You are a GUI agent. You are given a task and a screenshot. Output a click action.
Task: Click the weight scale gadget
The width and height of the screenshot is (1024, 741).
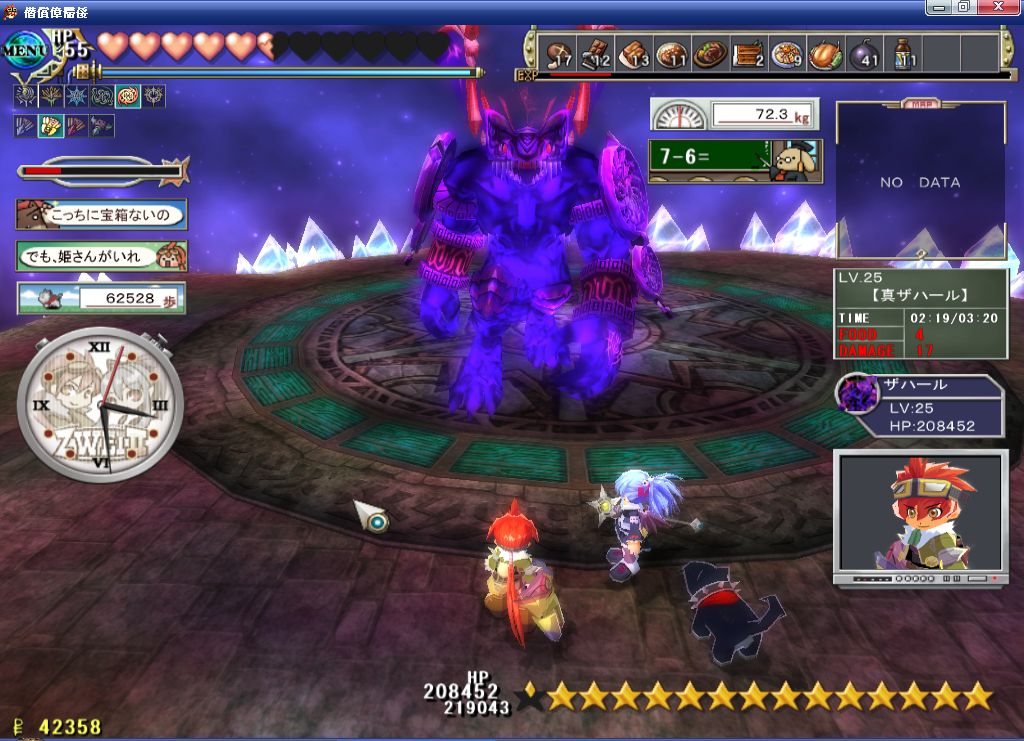click(x=735, y=114)
